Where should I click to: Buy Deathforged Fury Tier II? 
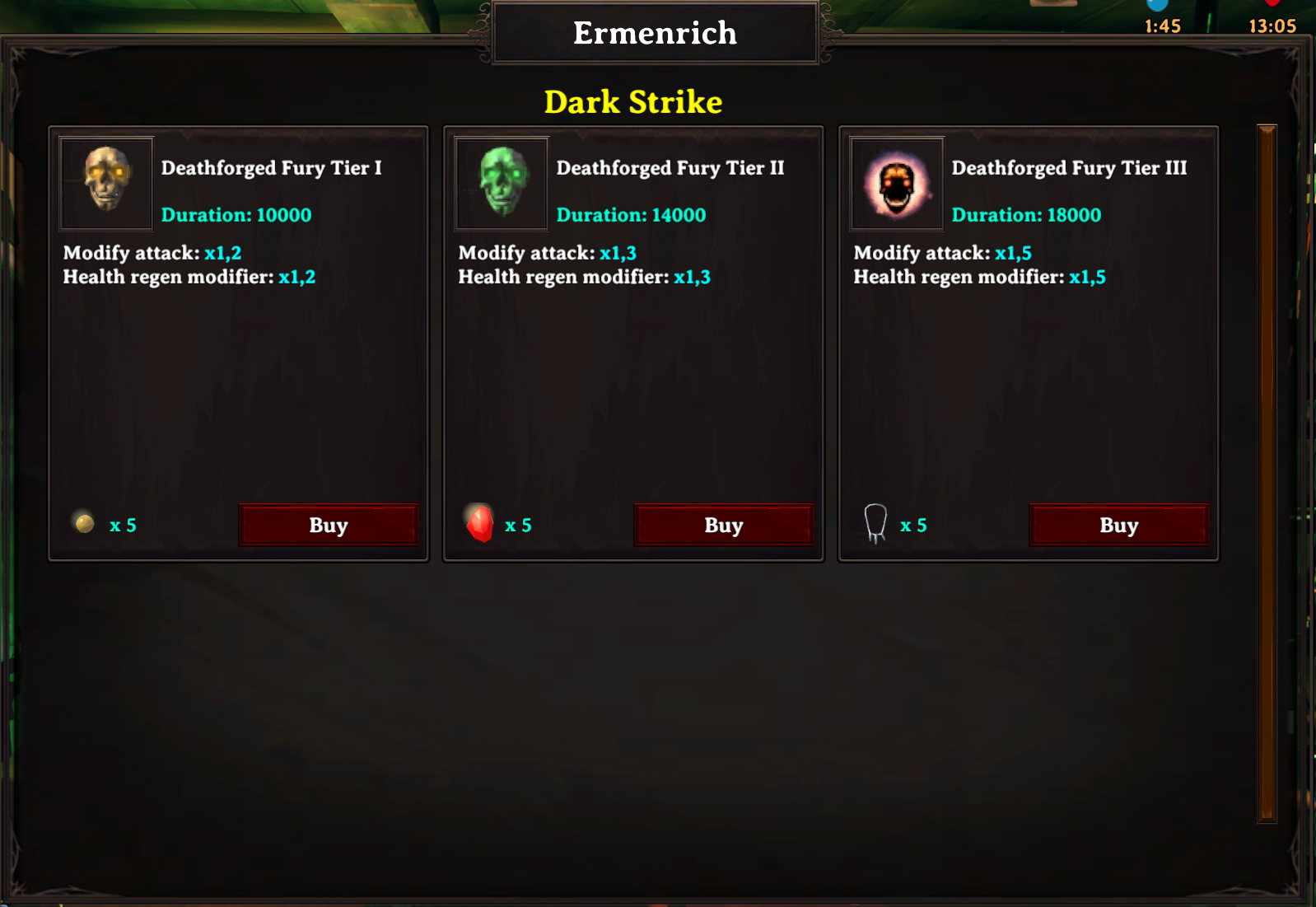pyautogui.click(x=724, y=525)
